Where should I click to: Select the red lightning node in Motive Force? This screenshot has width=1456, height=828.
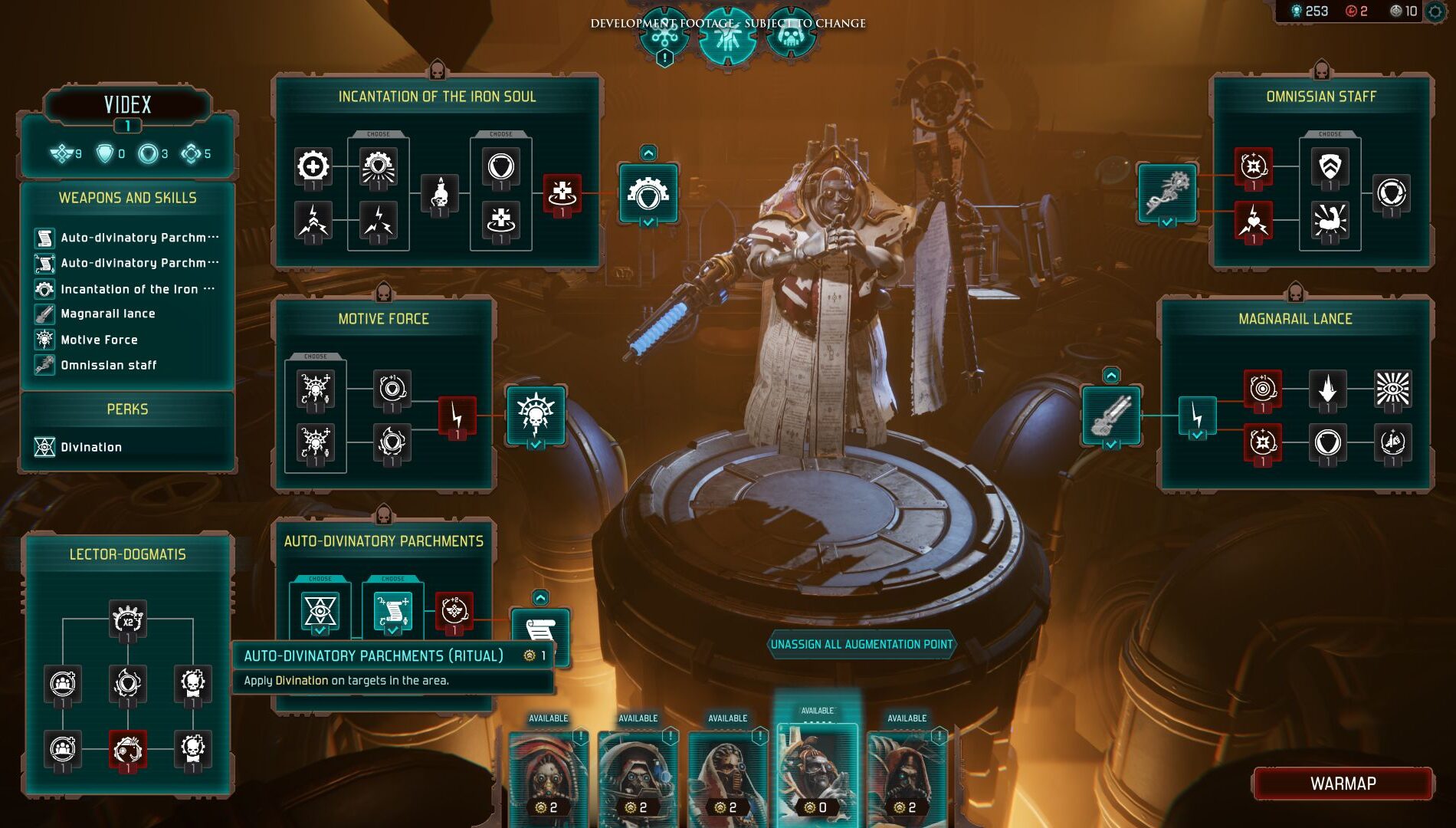[457, 416]
